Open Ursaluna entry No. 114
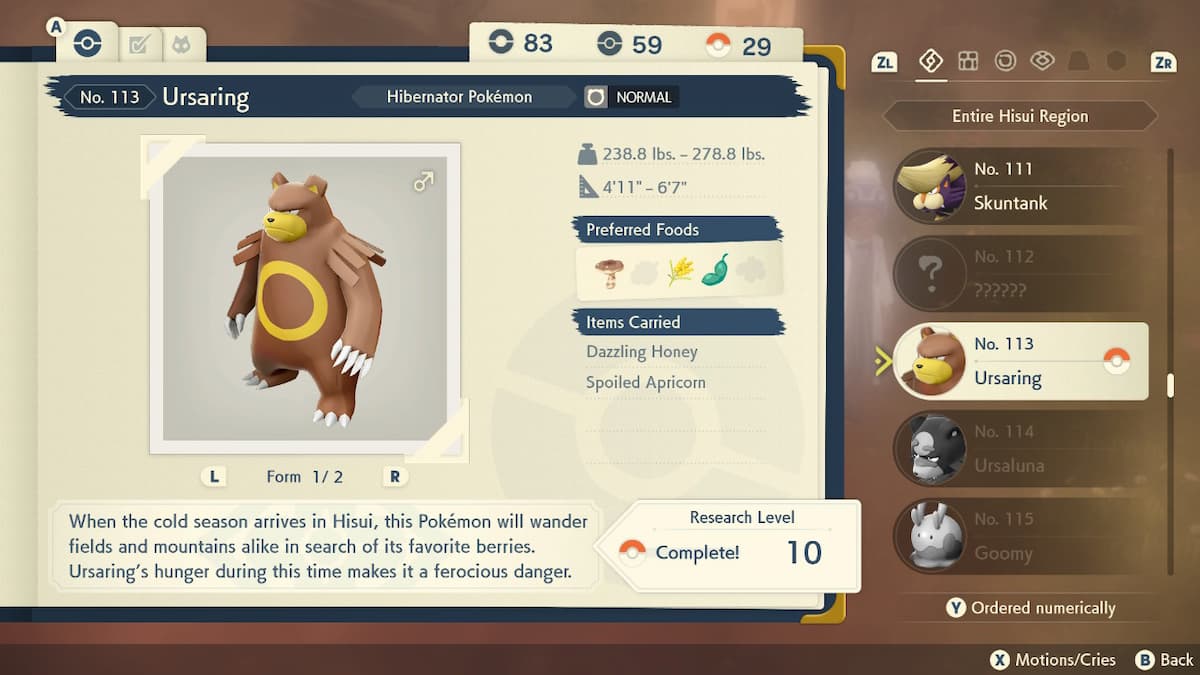Image resolution: width=1200 pixels, height=675 pixels. click(1020, 449)
